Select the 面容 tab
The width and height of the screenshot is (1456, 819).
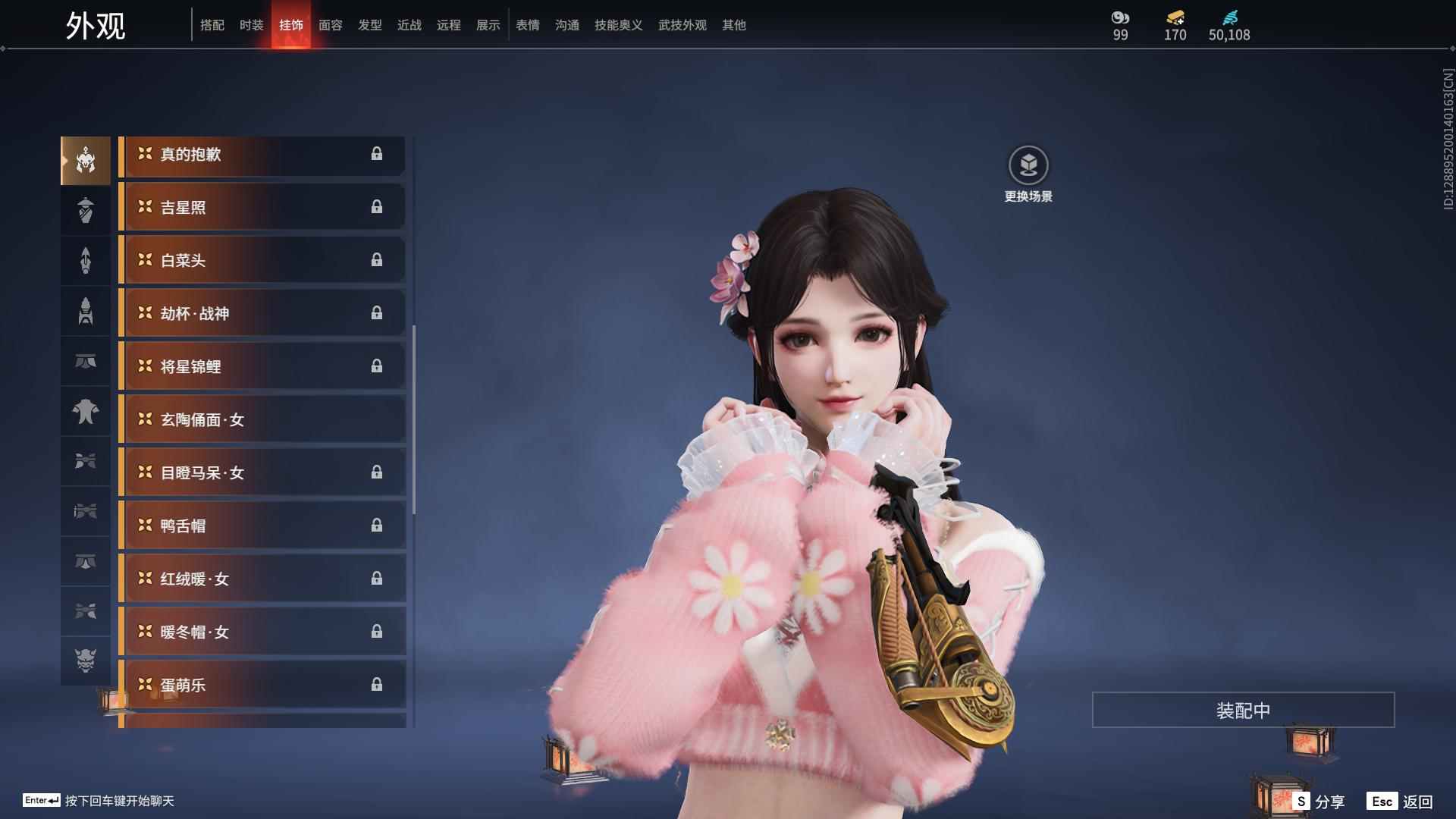point(331,25)
